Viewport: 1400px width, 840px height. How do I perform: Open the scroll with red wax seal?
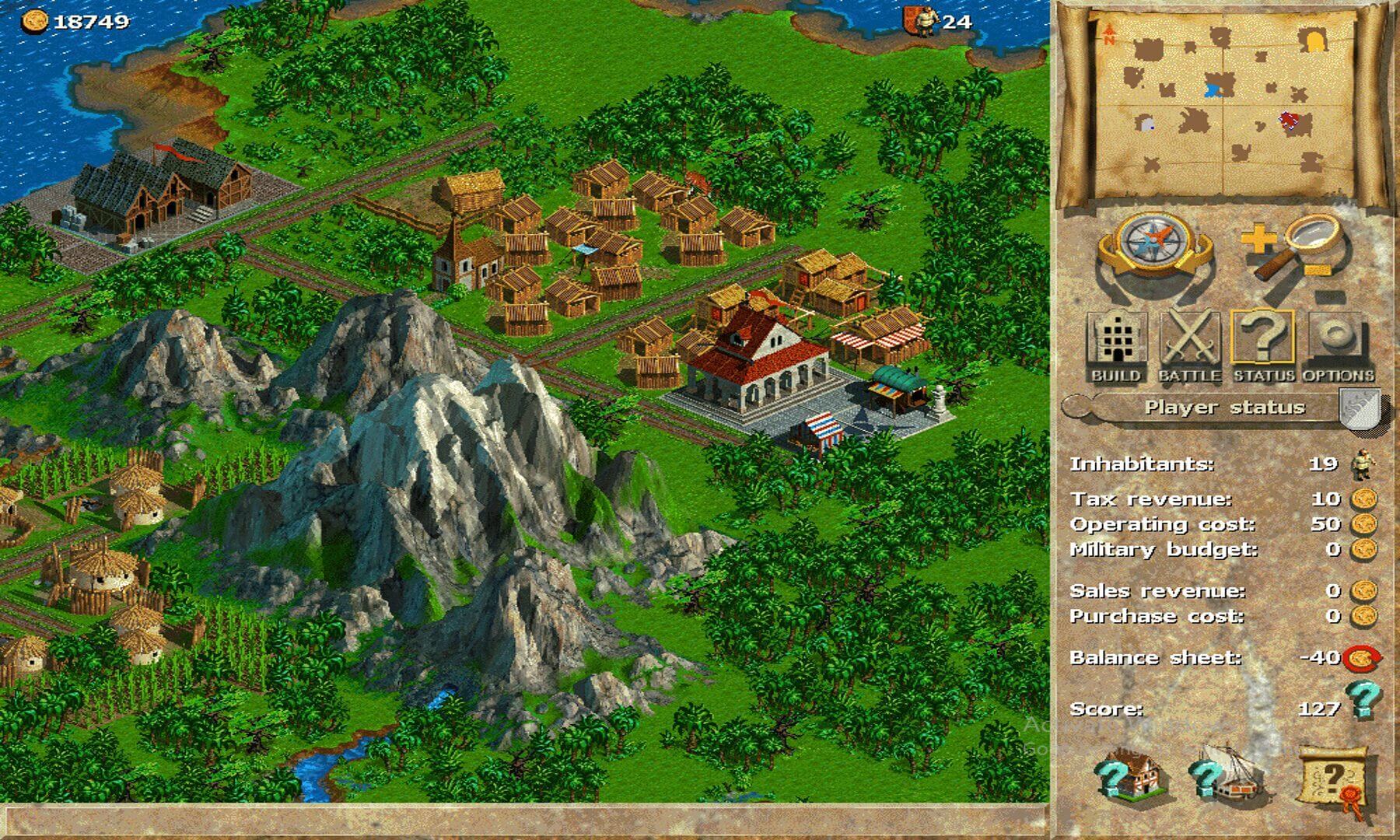tap(1335, 778)
